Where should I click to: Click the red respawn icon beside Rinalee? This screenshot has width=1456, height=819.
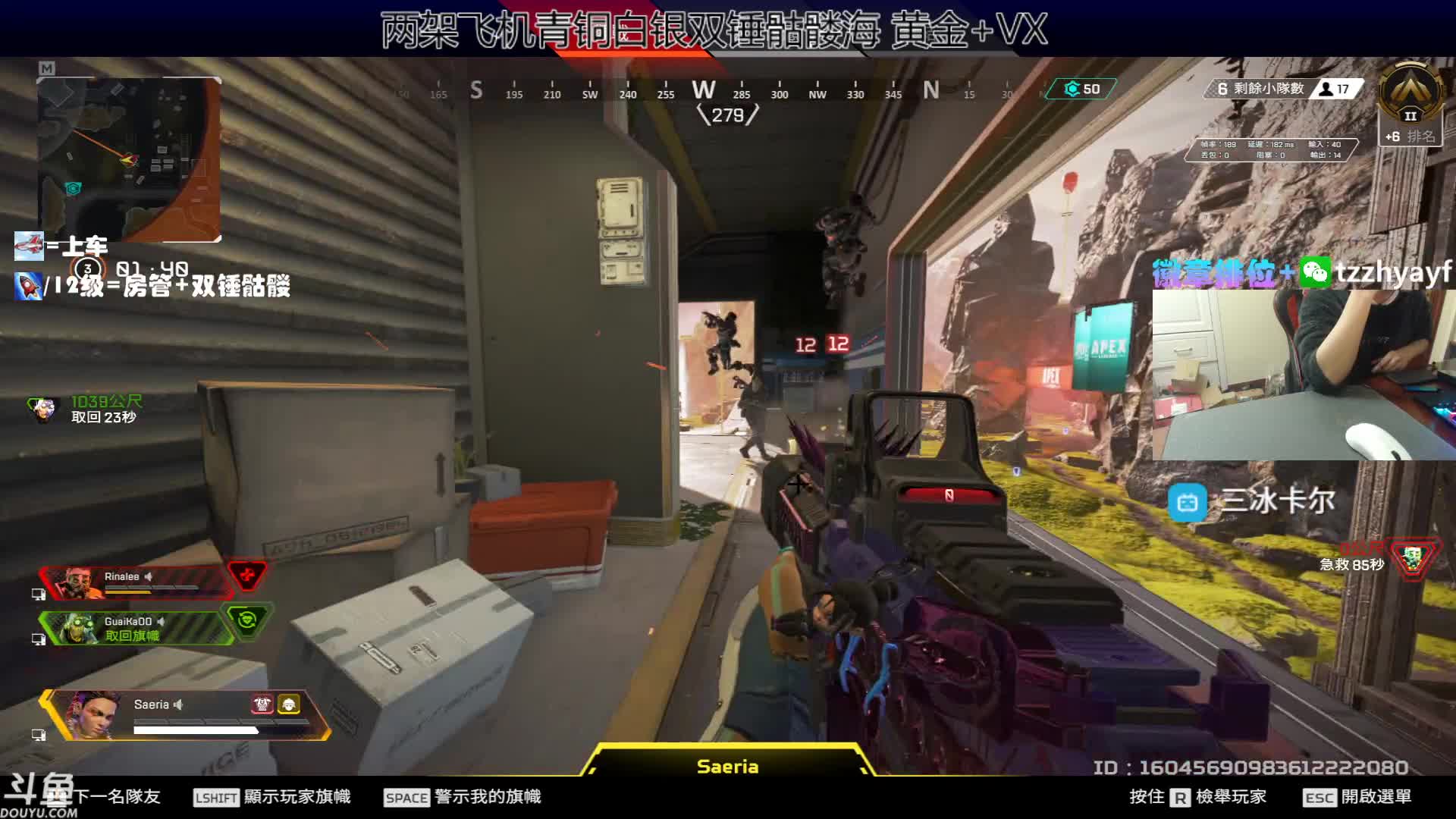point(247,576)
